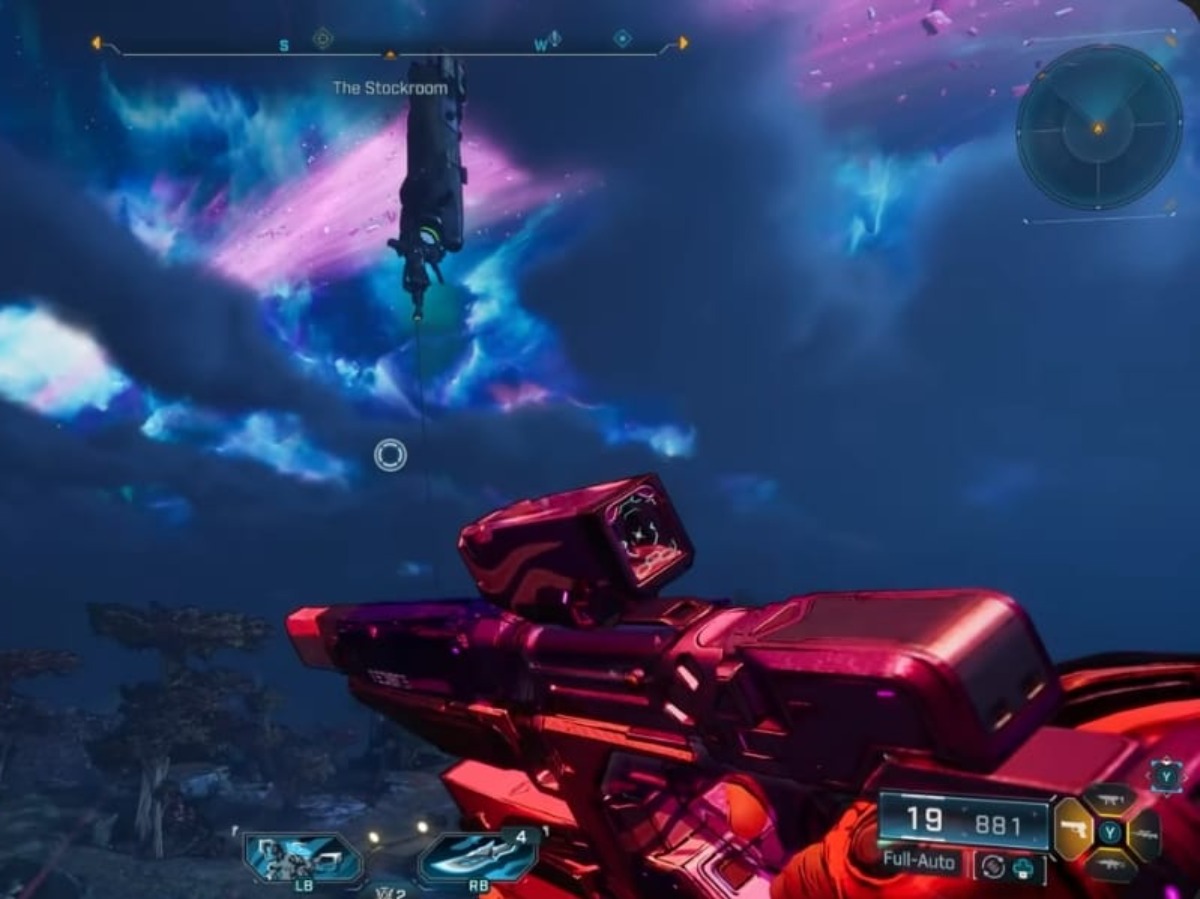This screenshot has height=899, width=1200.
Task: Click the exclamation quest marker on the compass
Action: [x=555, y=39]
